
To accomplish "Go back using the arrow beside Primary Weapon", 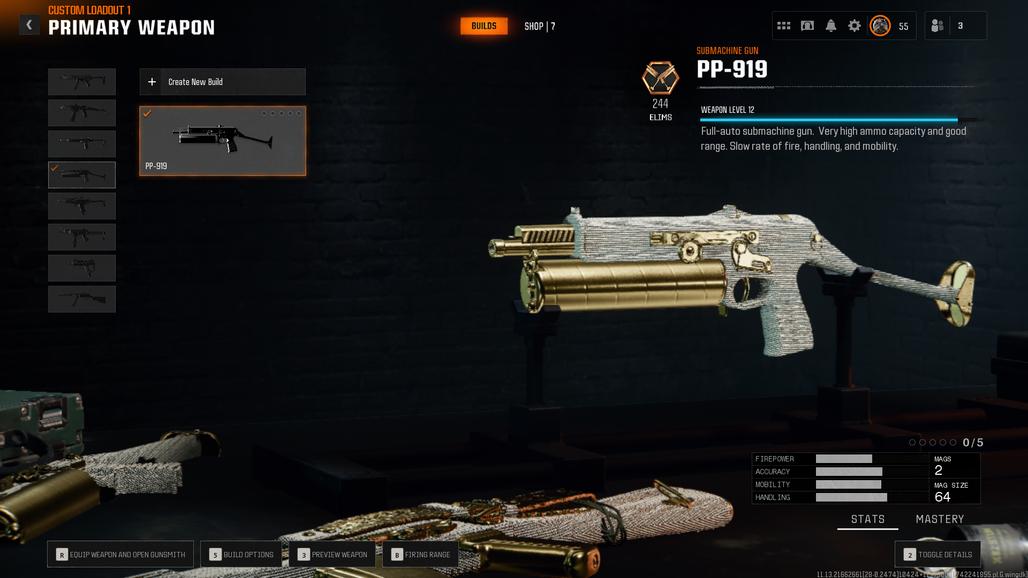I will click(x=29, y=25).
